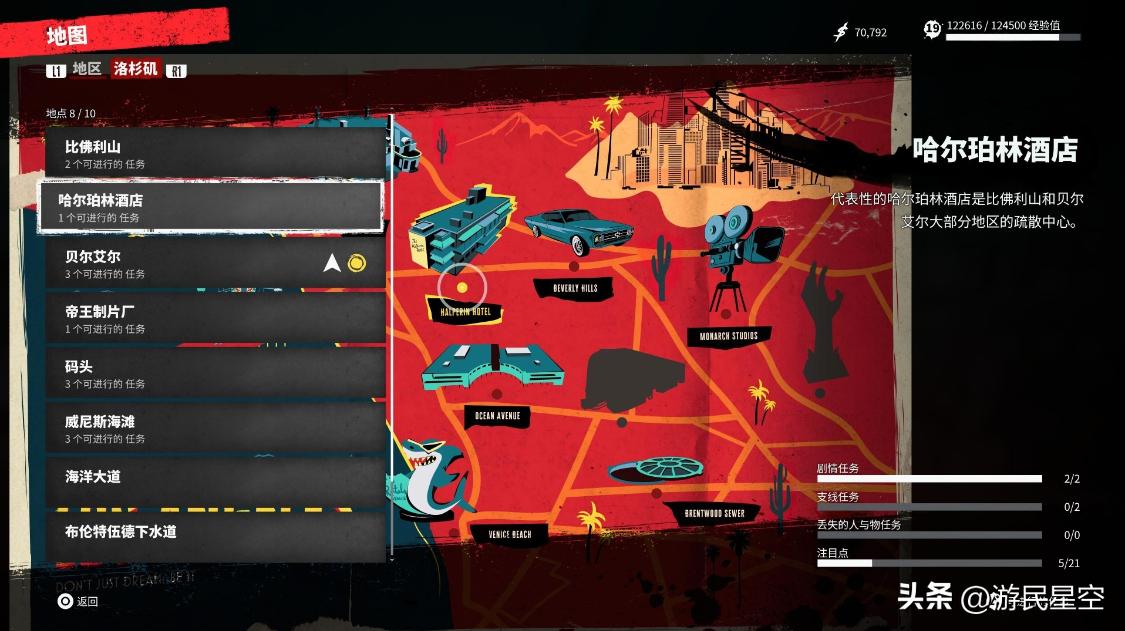Switch to the 洛杉矶 tab
The width and height of the screenshot is (1125, 631).
tap(135, 69)
